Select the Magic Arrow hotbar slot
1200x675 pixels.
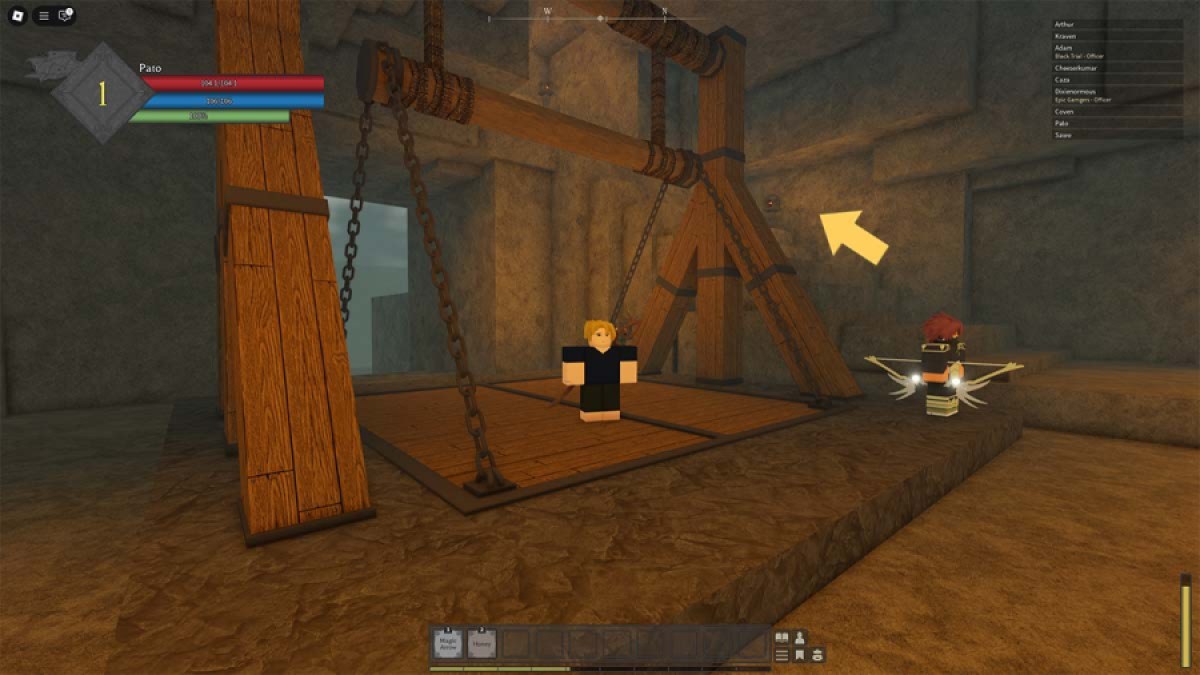[448, 644]
